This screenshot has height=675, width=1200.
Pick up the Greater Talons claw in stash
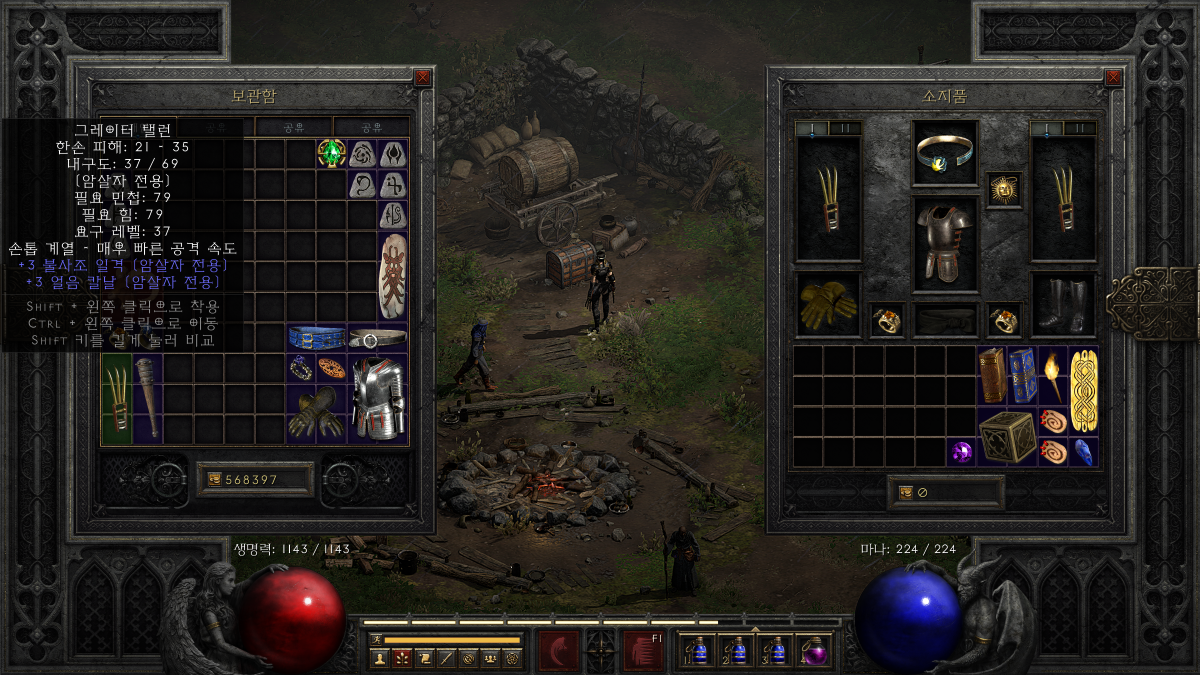(116, 399)
